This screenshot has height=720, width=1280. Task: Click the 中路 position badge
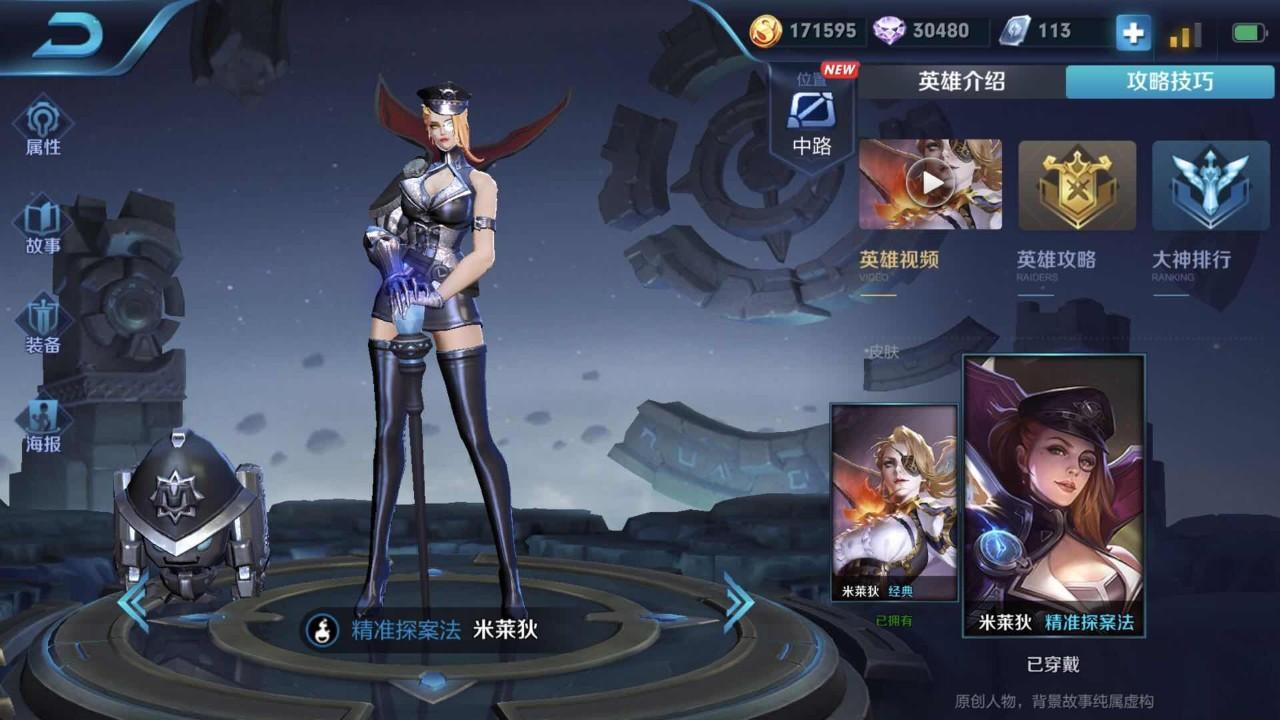[x=812, y=120]
